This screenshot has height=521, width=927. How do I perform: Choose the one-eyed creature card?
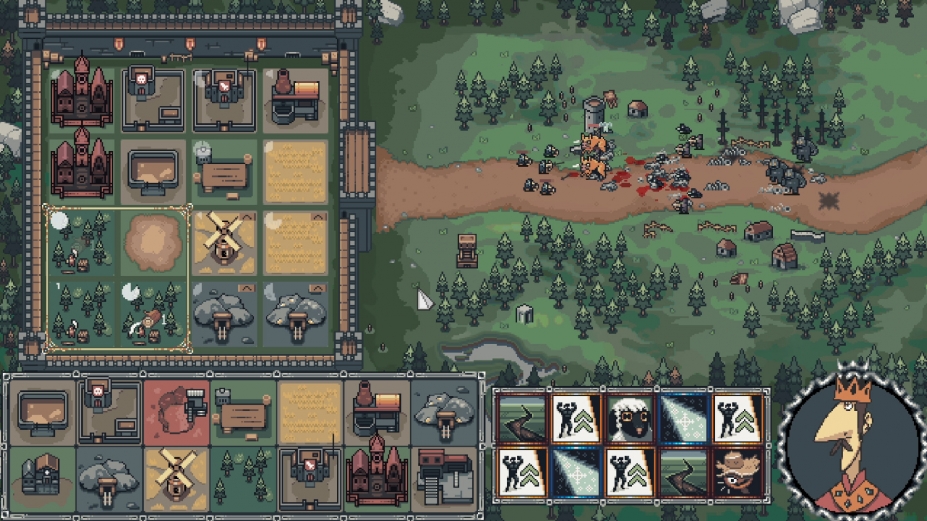(739, 471)
